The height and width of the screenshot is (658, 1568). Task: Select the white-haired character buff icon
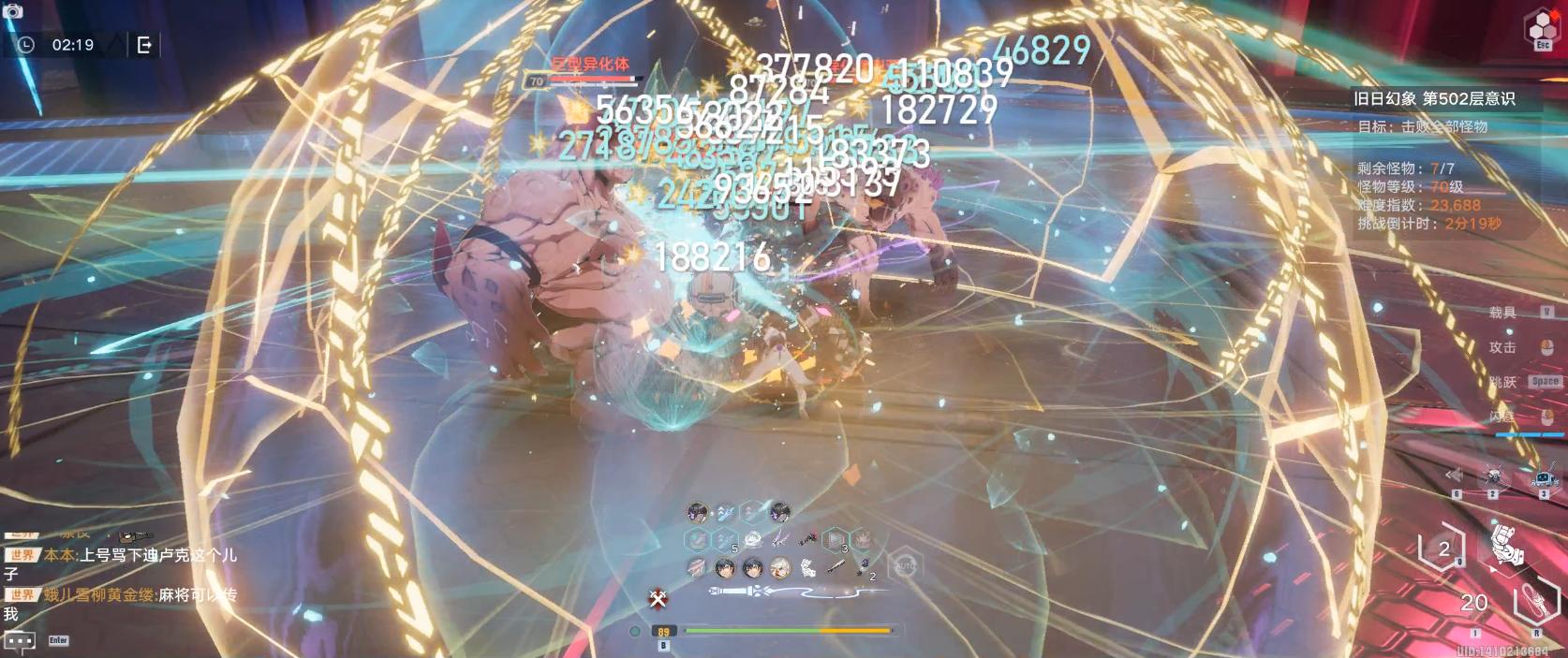point(779,567)
